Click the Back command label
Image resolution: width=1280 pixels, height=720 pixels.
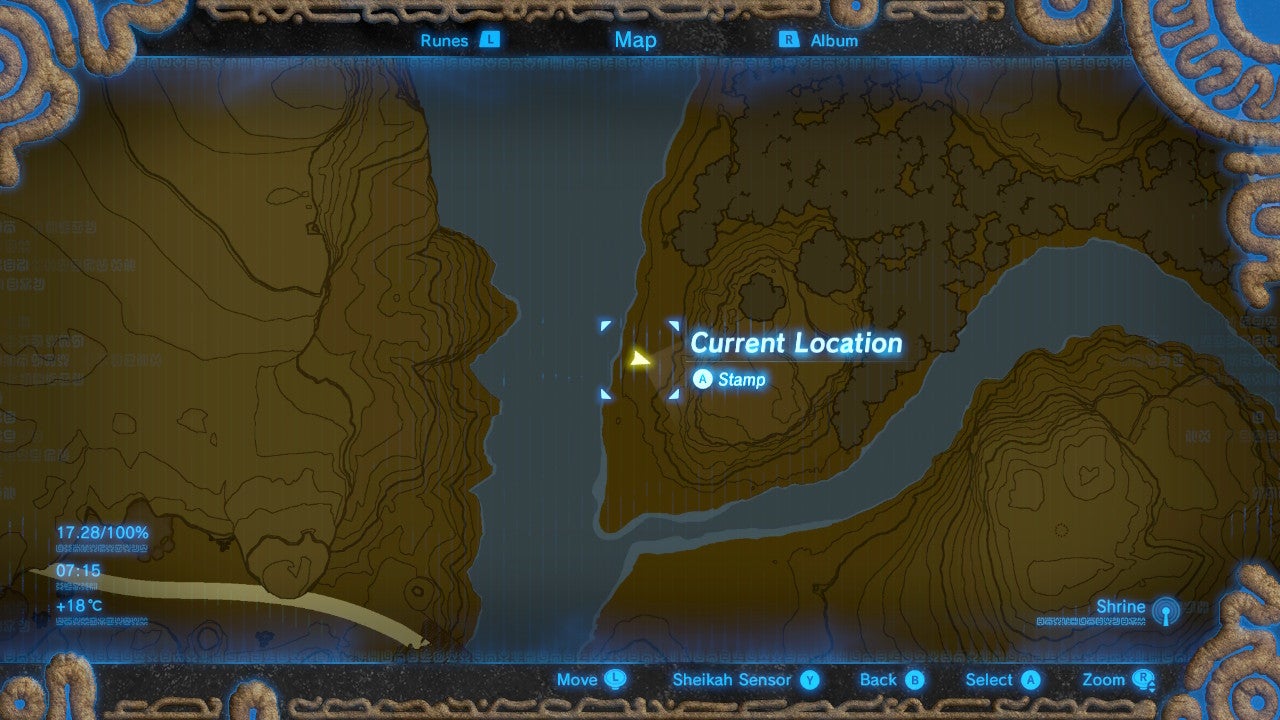click(878, 679)
